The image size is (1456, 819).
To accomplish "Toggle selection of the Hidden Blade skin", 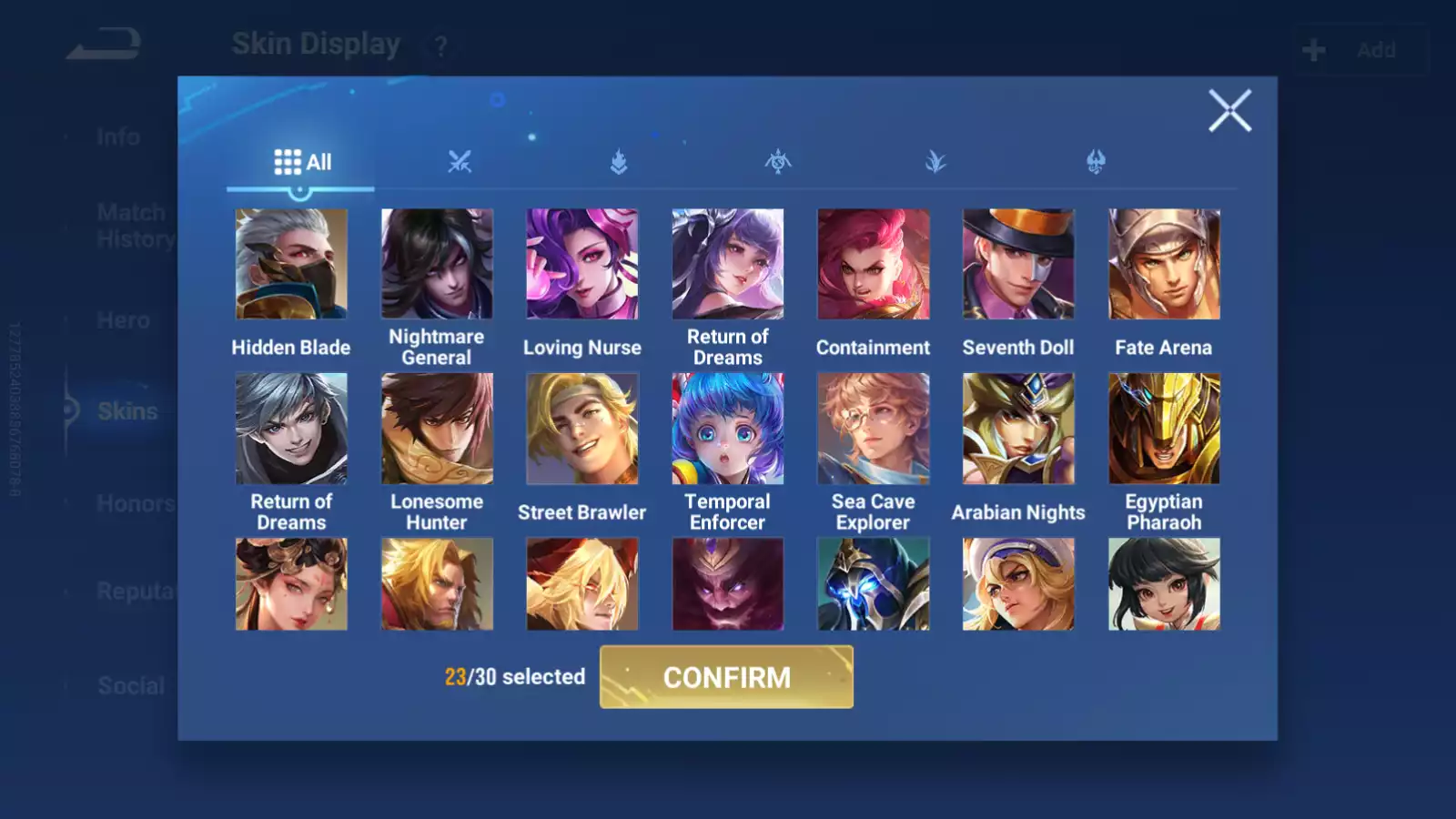I will (x=291, y=263).
